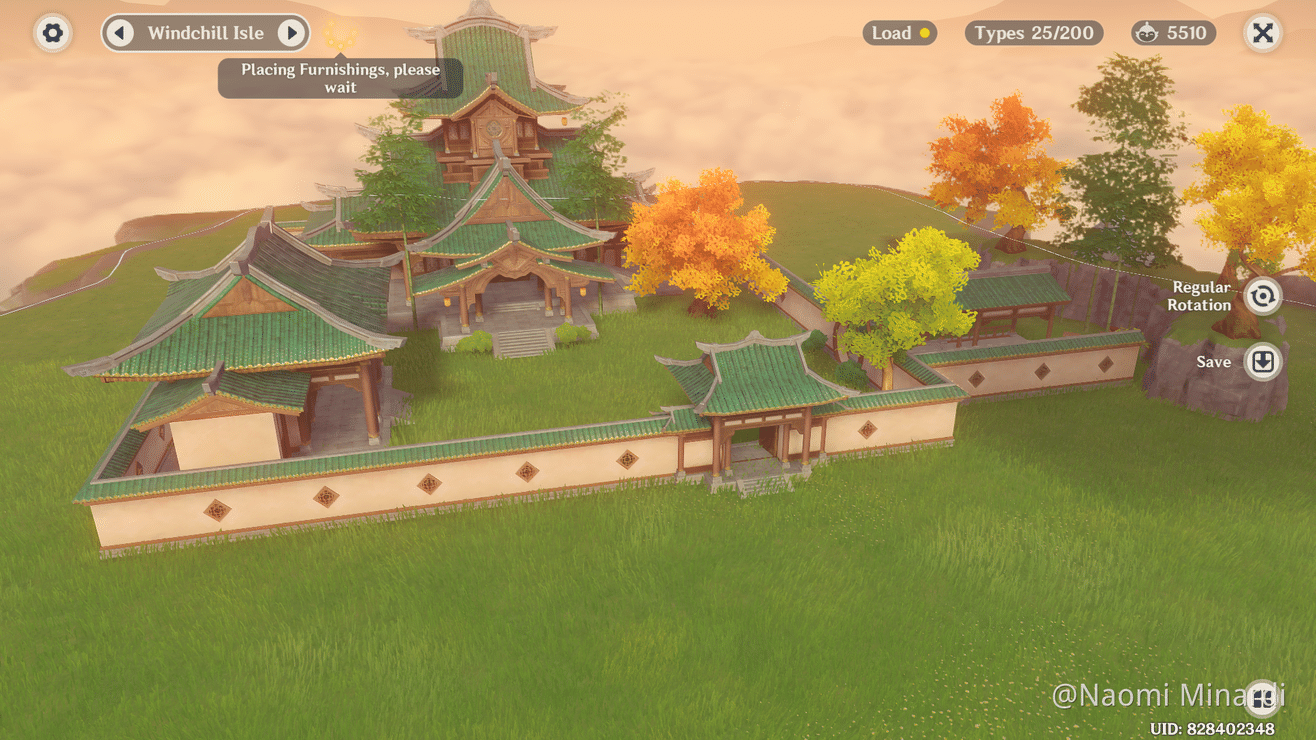This screenshot has width=1316, height=740.
Task: Save the layout using the Save download icon
Action: [1262, 362]
